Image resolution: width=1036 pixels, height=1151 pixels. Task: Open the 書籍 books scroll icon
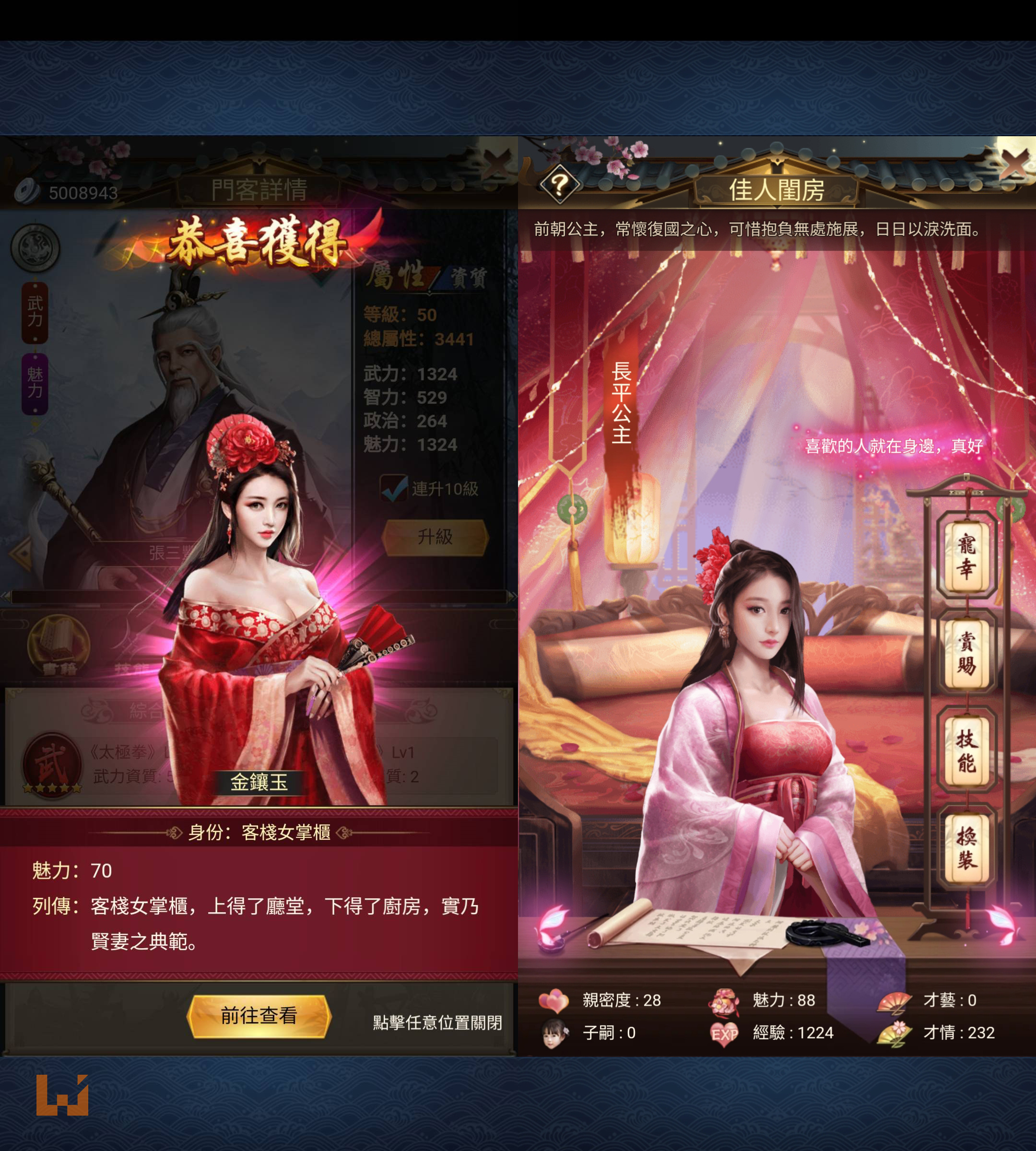(58, 648)
